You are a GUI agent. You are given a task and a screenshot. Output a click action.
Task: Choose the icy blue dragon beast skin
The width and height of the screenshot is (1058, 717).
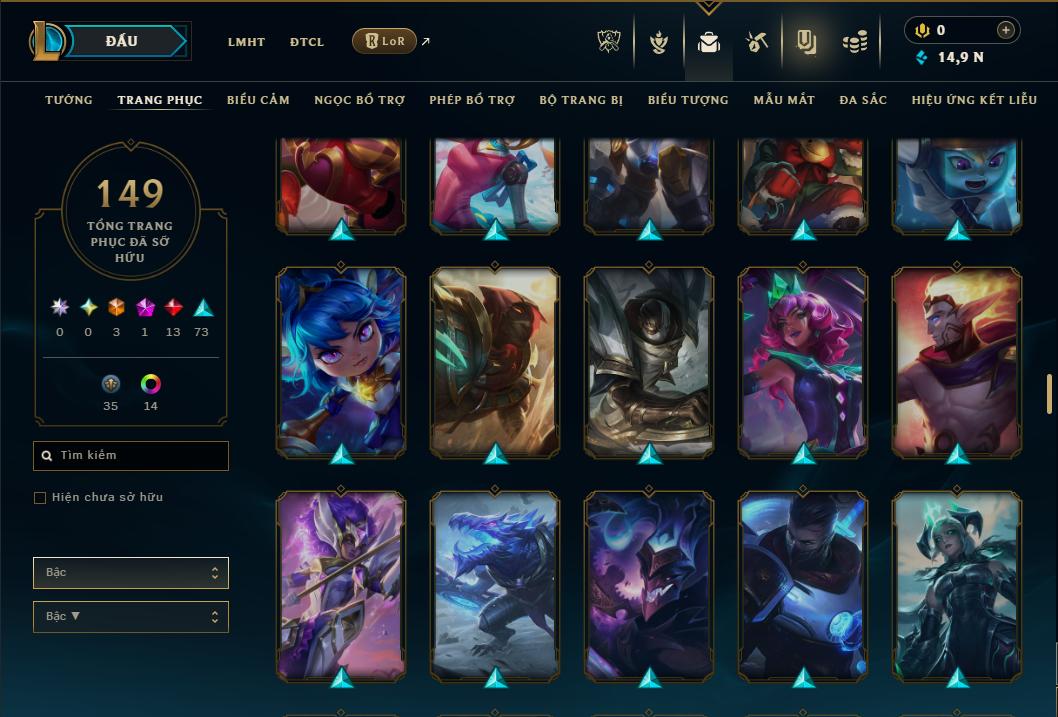[495, 586]
